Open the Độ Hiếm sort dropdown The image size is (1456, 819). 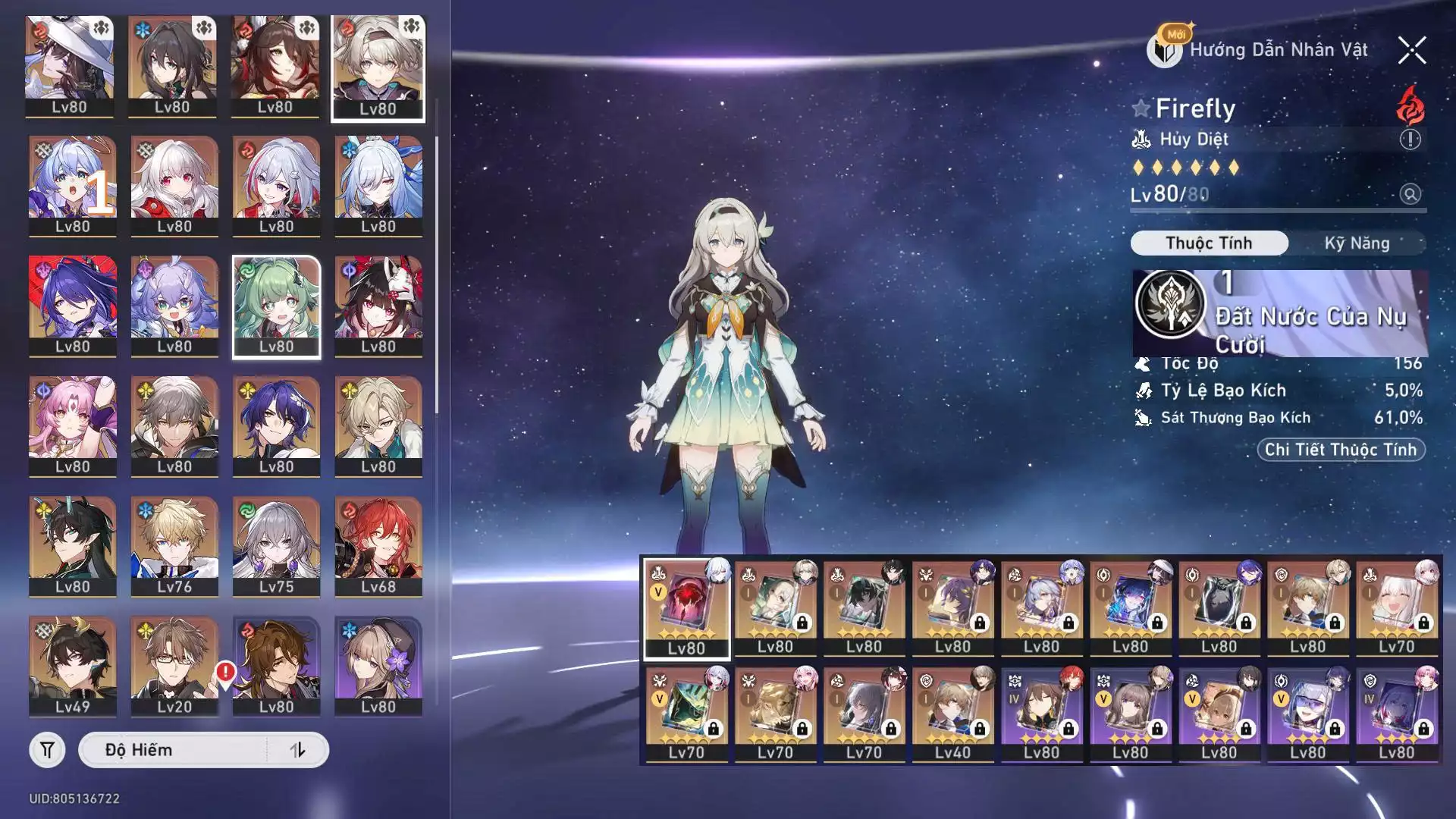[173, 750]
